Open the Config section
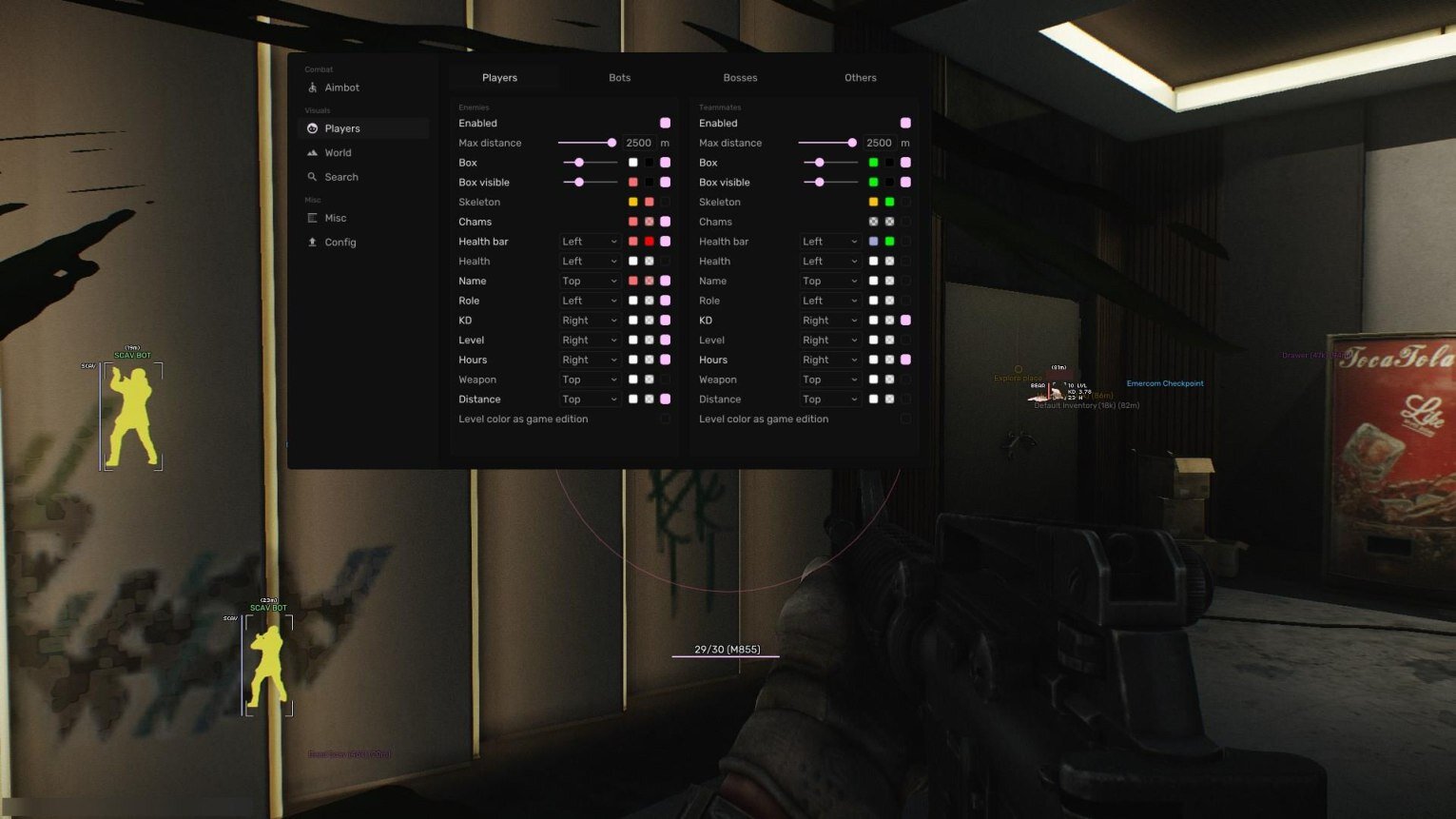 point(340,243)
